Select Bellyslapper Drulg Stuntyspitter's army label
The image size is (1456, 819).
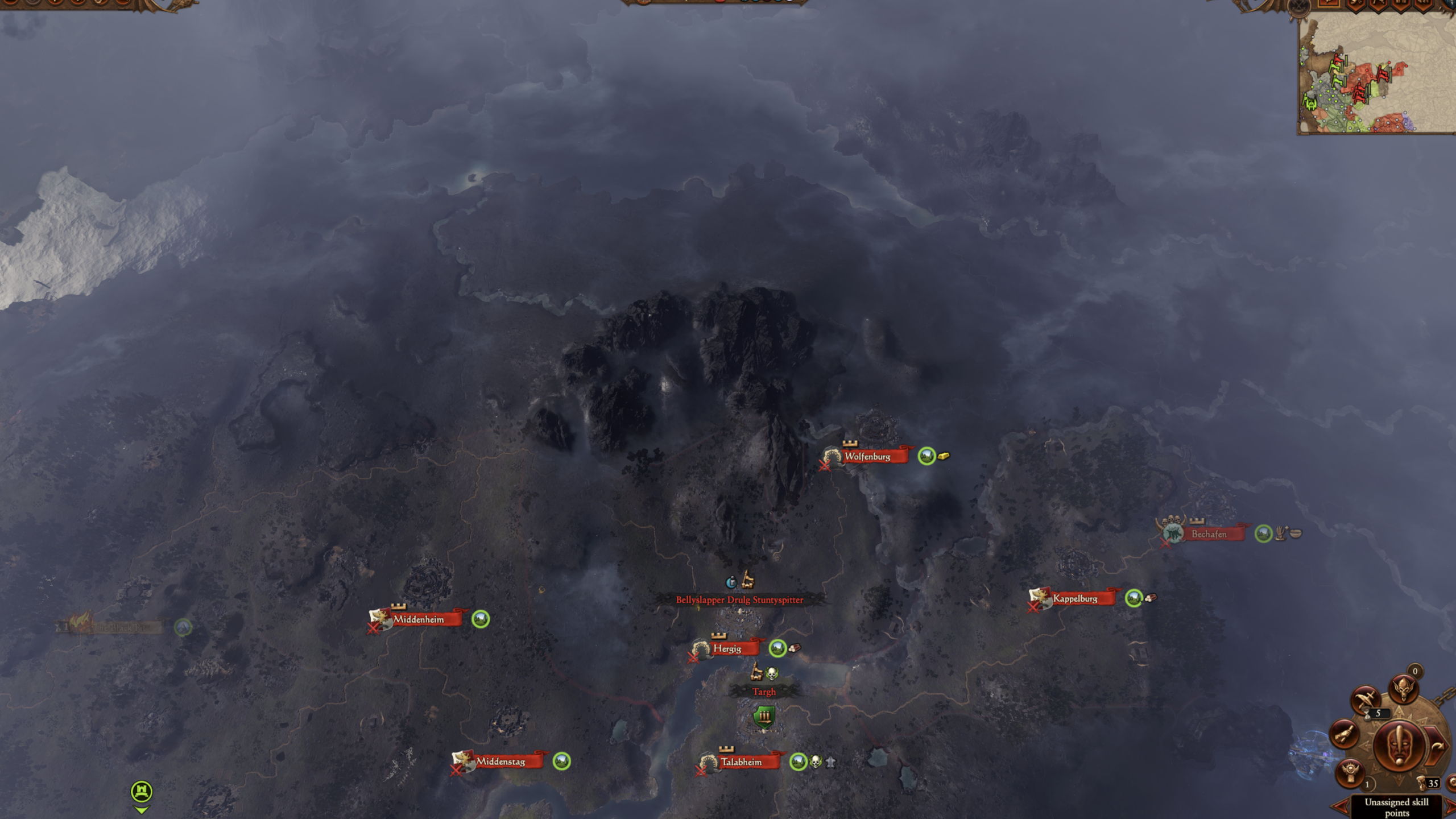point(739,600)
